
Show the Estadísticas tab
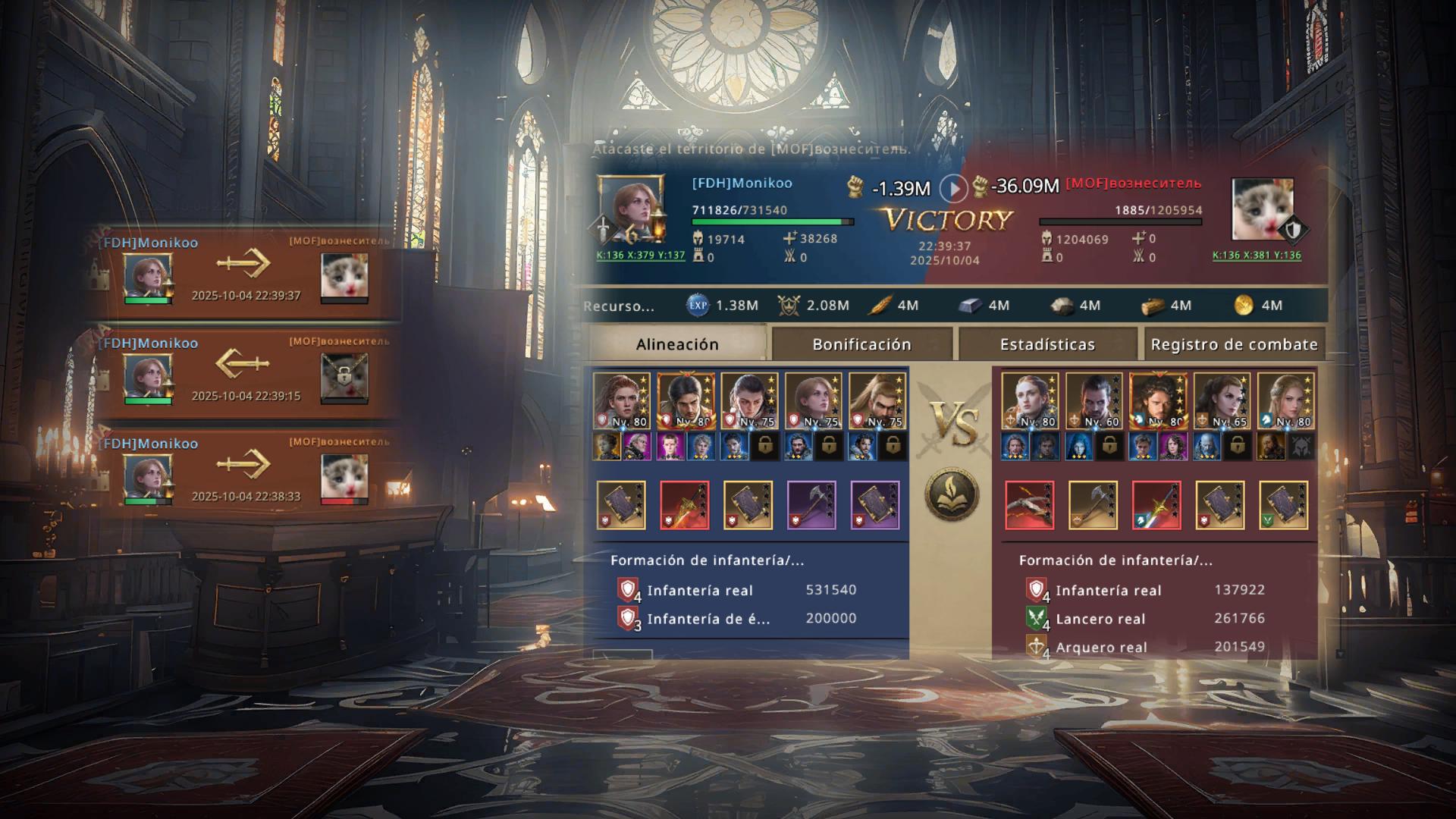point(1047,344)
